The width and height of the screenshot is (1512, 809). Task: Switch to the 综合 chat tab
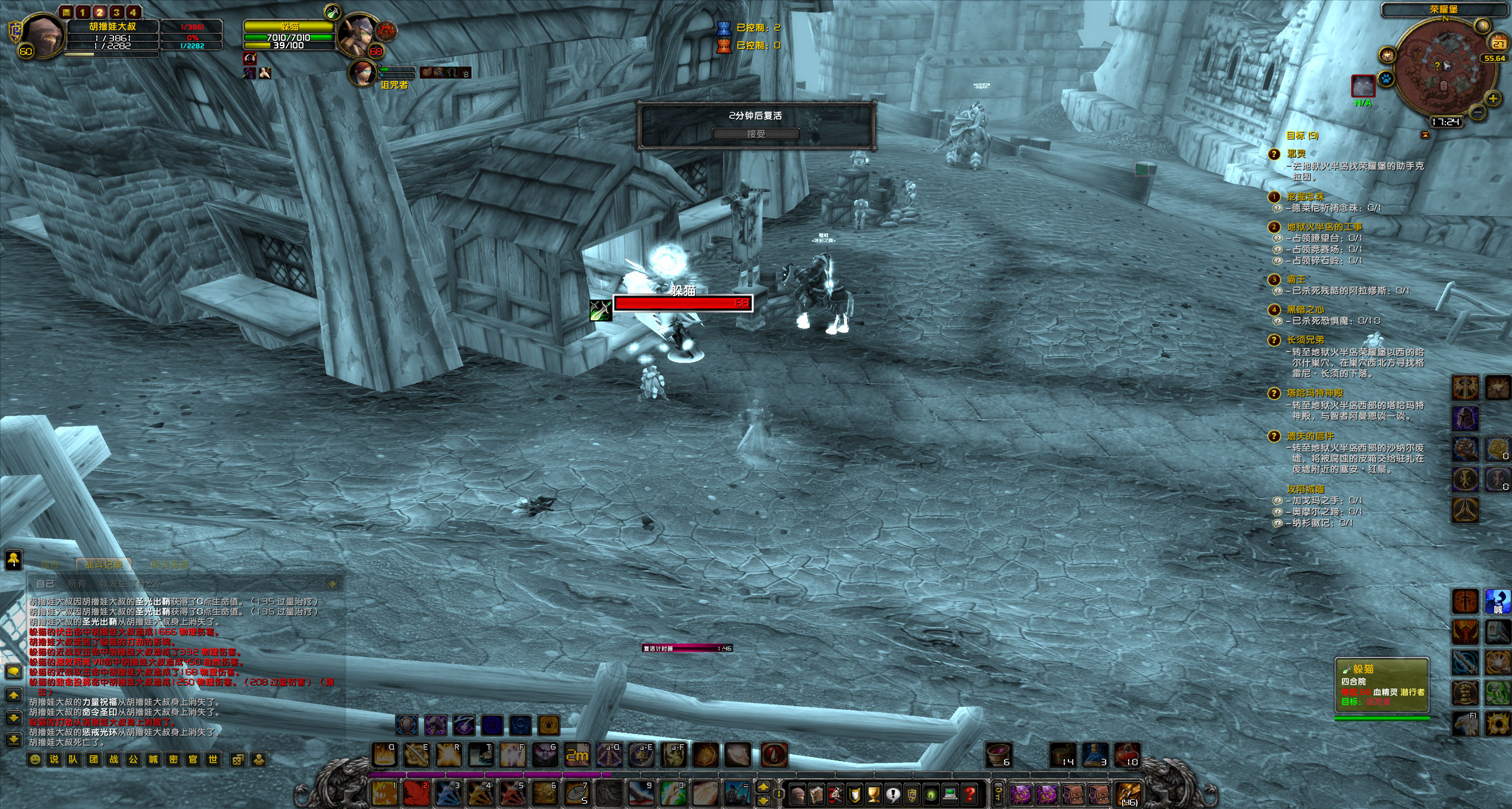pos(50,565)
